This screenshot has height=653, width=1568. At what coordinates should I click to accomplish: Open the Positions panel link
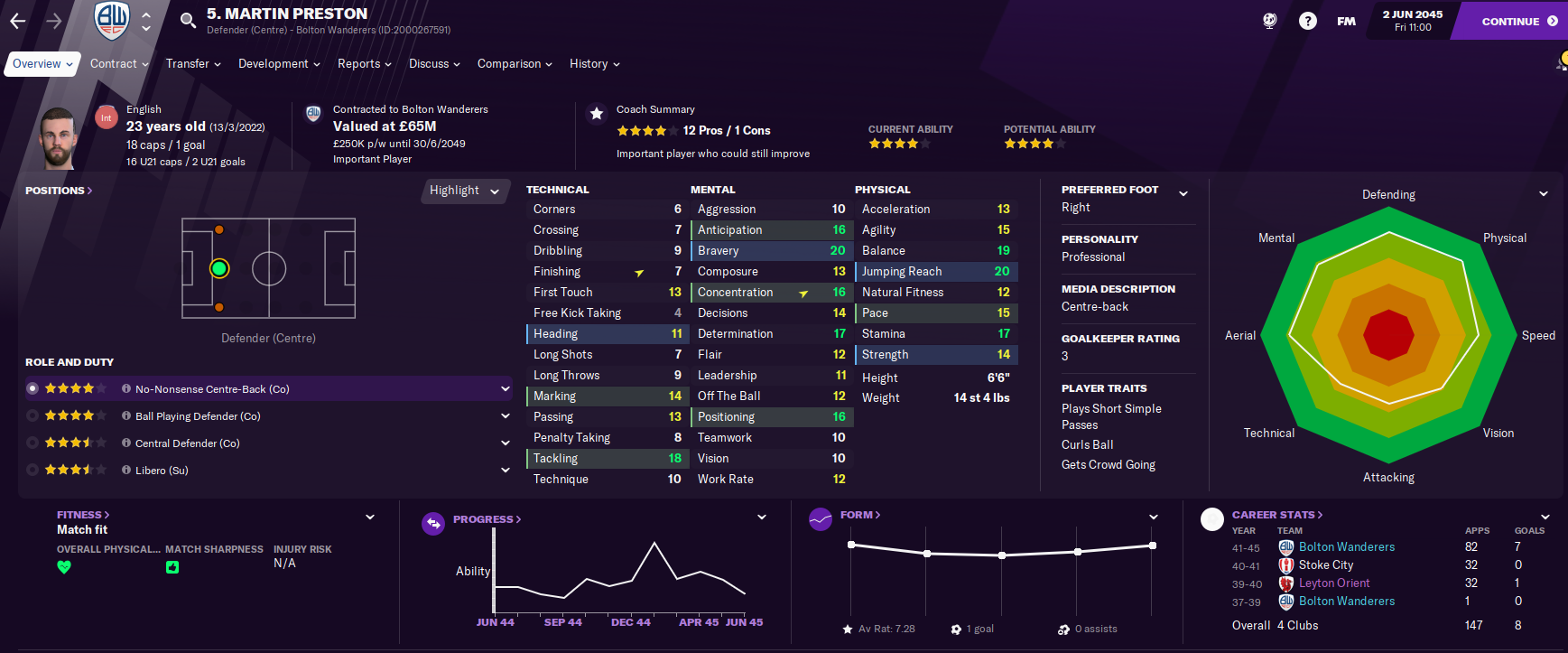(59, 191)
